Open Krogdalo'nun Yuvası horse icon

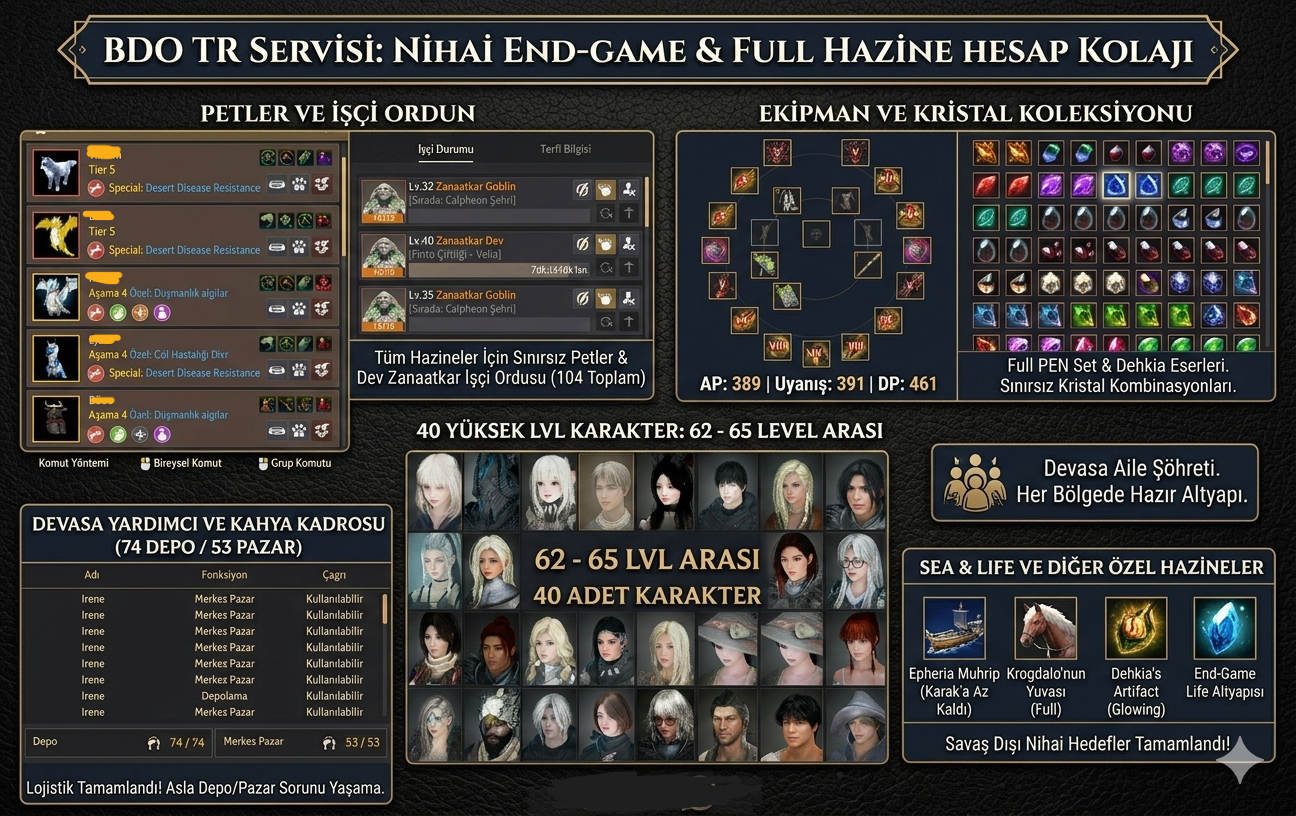pos(1044,629)
